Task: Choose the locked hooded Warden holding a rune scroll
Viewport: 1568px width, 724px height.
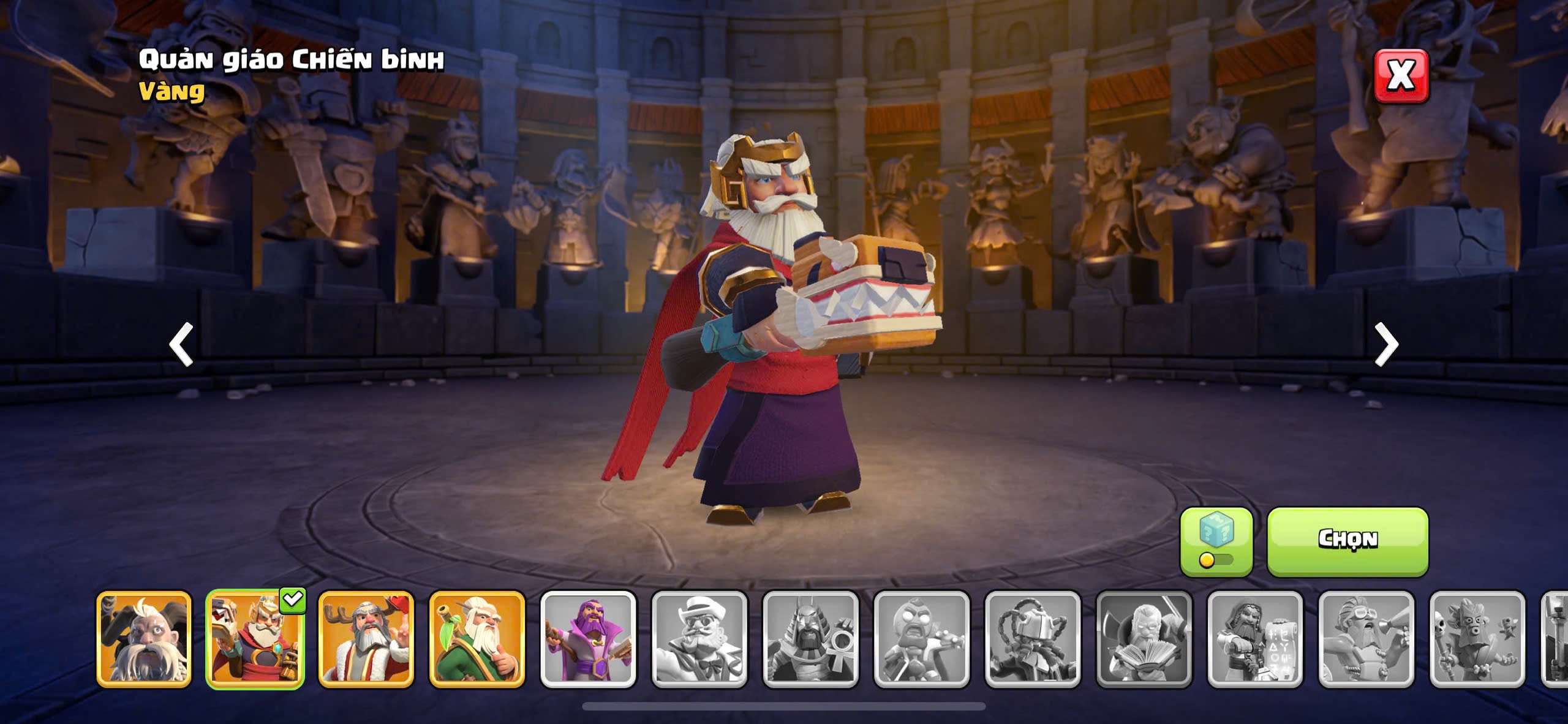Action: click(x=1255, y=639)
